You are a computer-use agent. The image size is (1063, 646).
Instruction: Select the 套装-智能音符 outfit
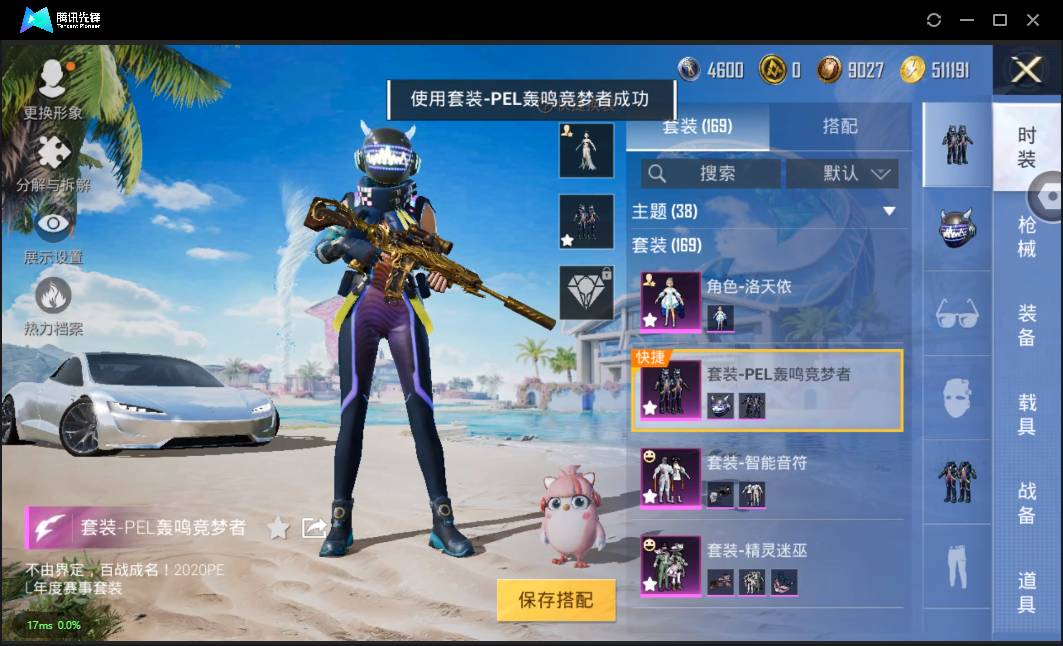click(x=770, y=477)
